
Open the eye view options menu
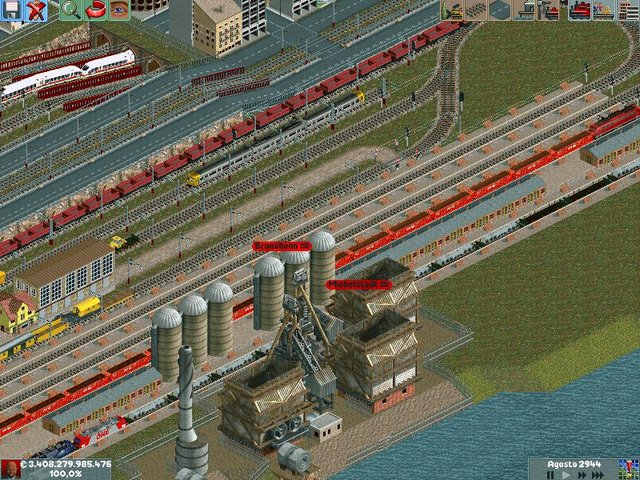click(120, 11)
